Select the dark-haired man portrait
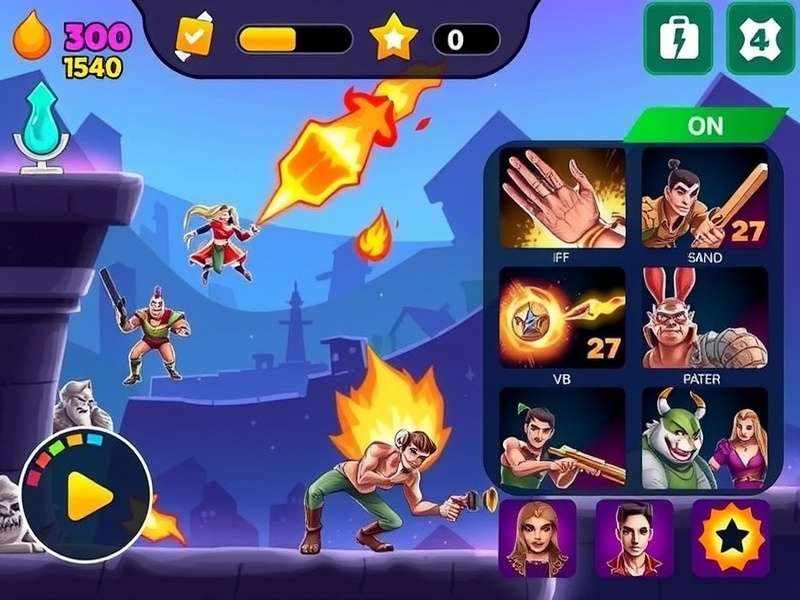This screenshot has width=800, height=600. point(633,537)
